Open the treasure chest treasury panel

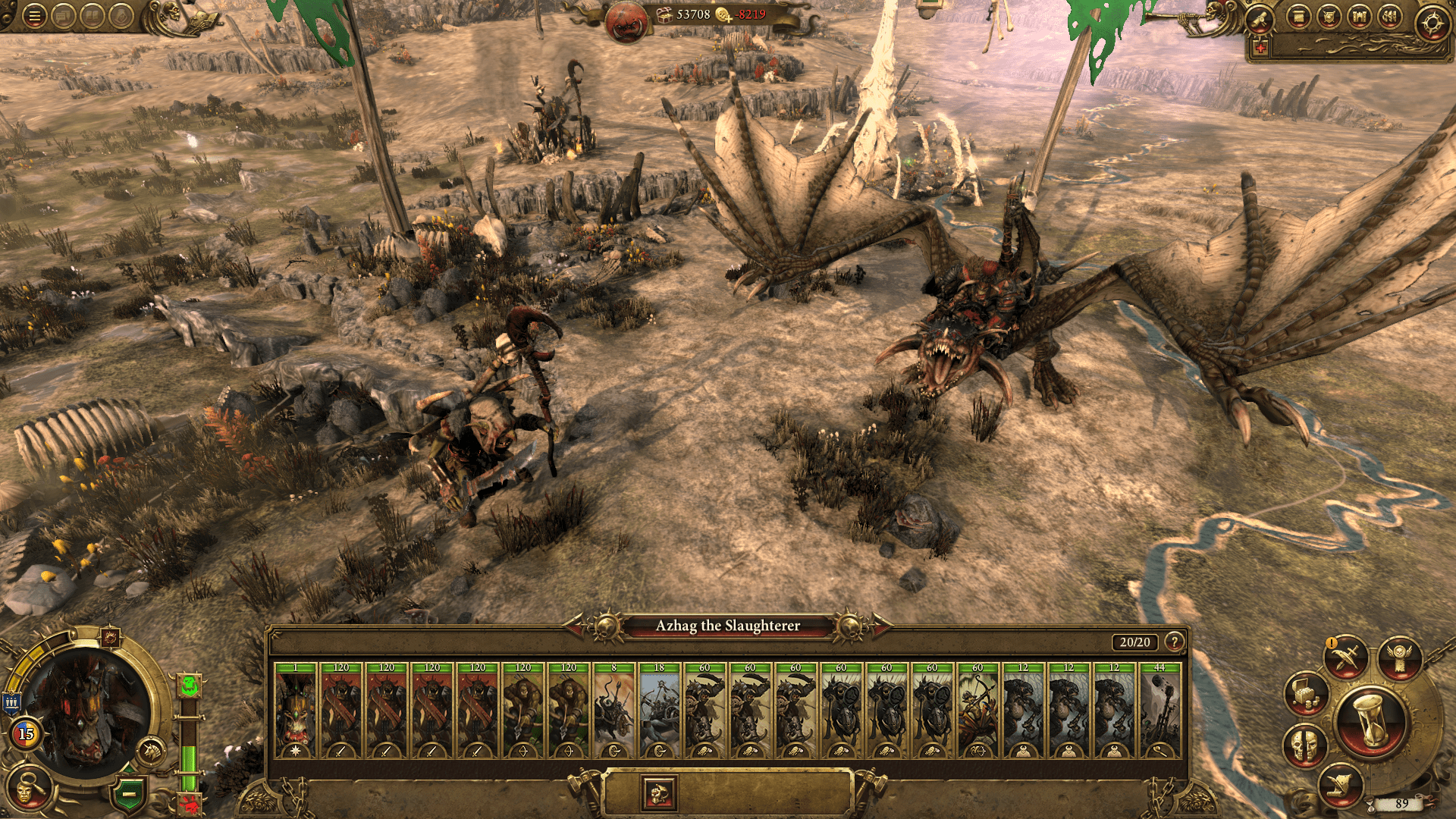[1306, 693]
